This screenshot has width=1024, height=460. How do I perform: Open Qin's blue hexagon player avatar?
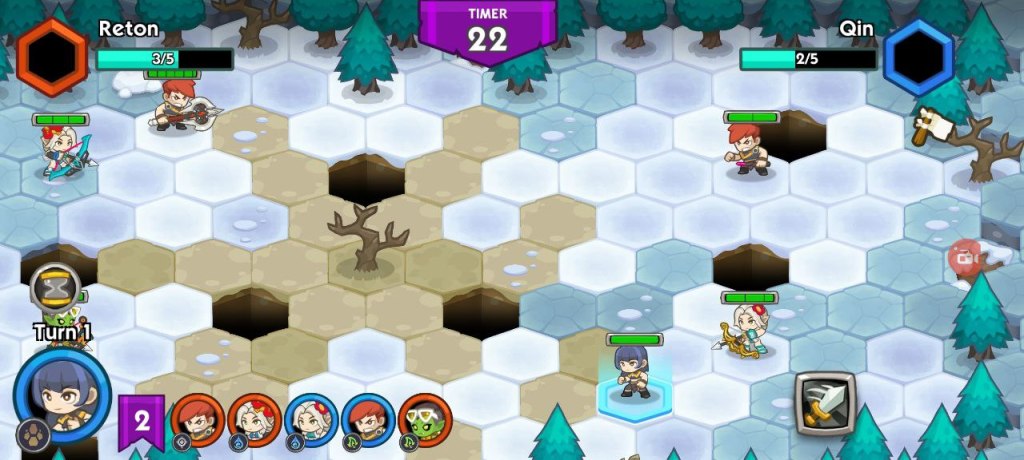click(918, 56)
